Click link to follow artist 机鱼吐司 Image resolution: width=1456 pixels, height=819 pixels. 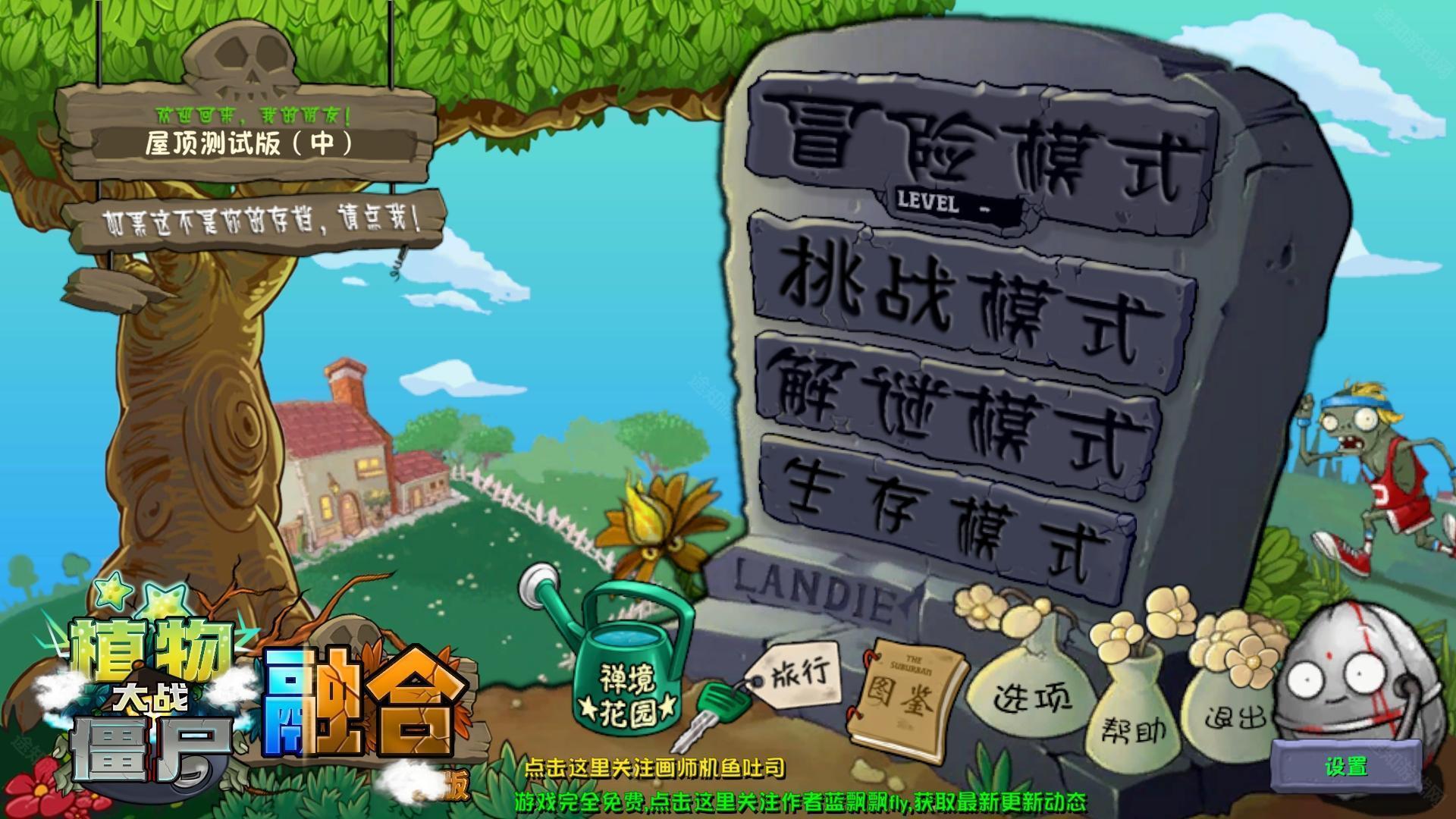(x=656, y=767)
